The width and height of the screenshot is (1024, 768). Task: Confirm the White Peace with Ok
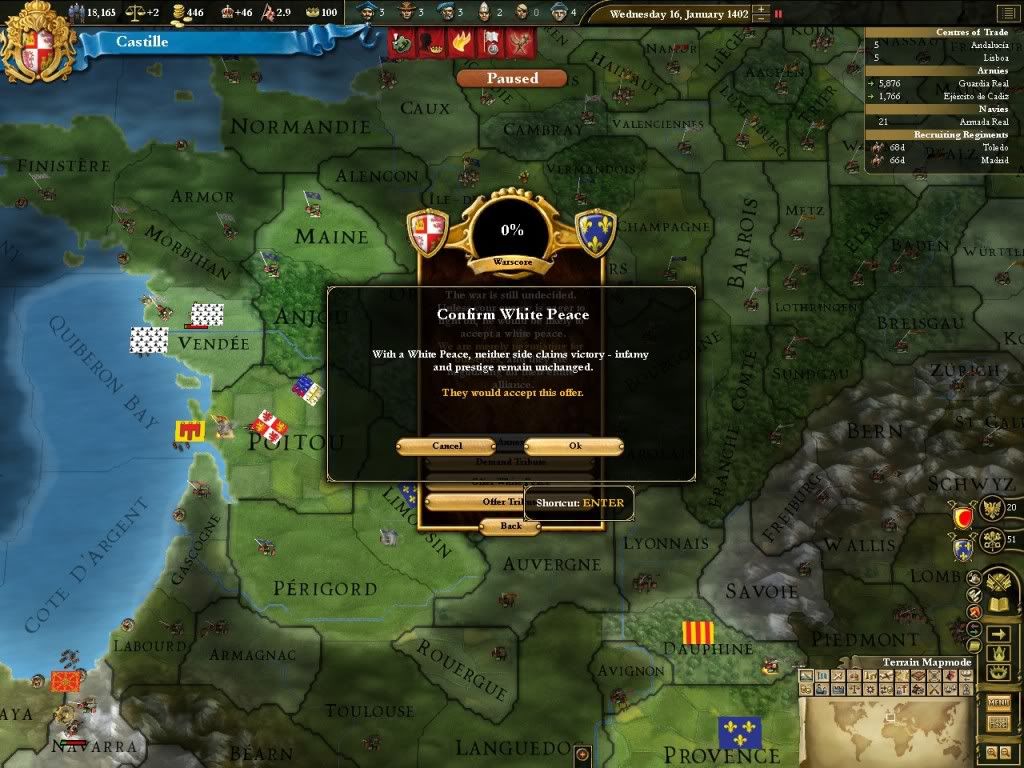[574, 446]
